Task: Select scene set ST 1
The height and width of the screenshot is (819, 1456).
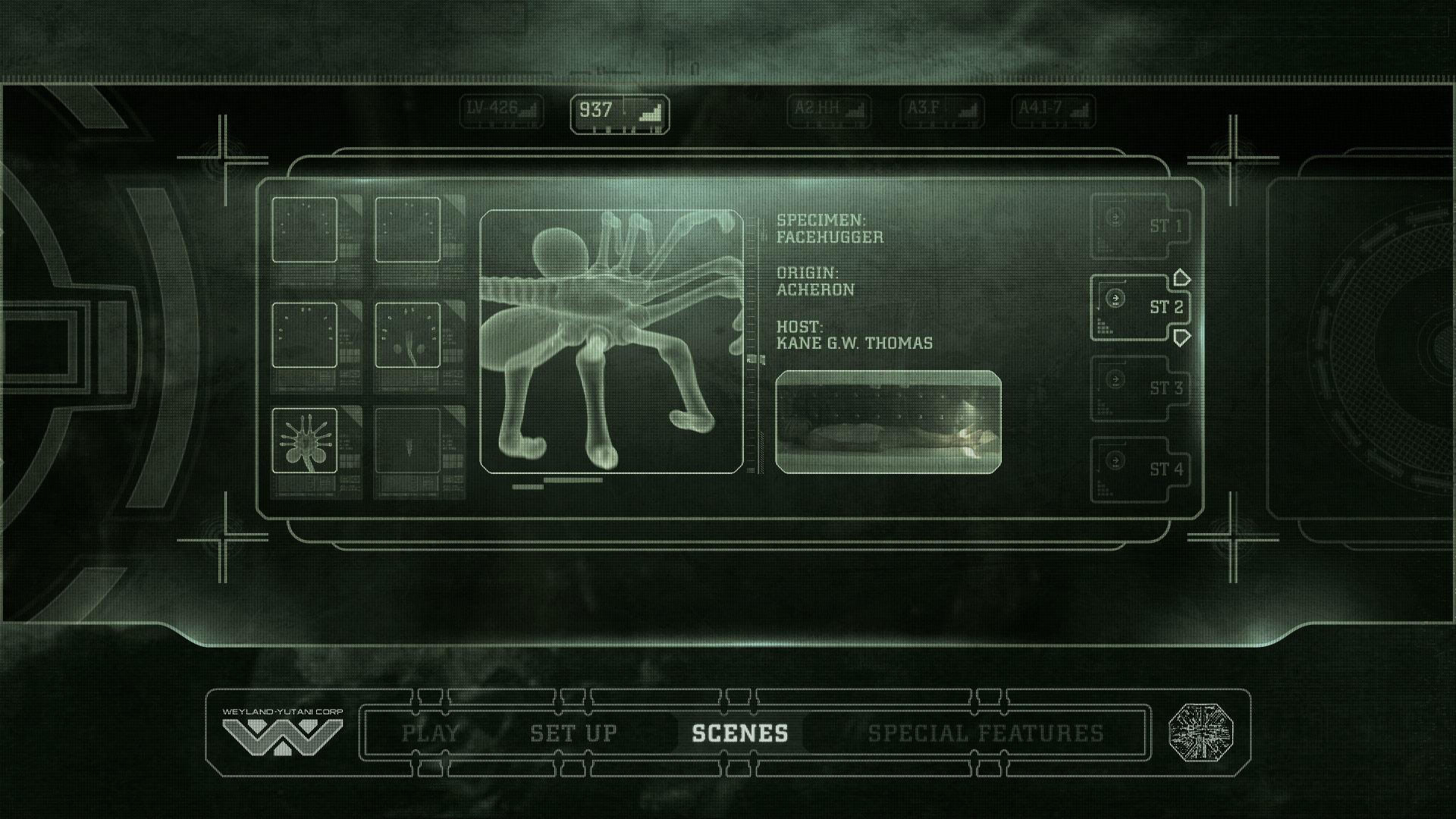Action: tap(1141, 226)
